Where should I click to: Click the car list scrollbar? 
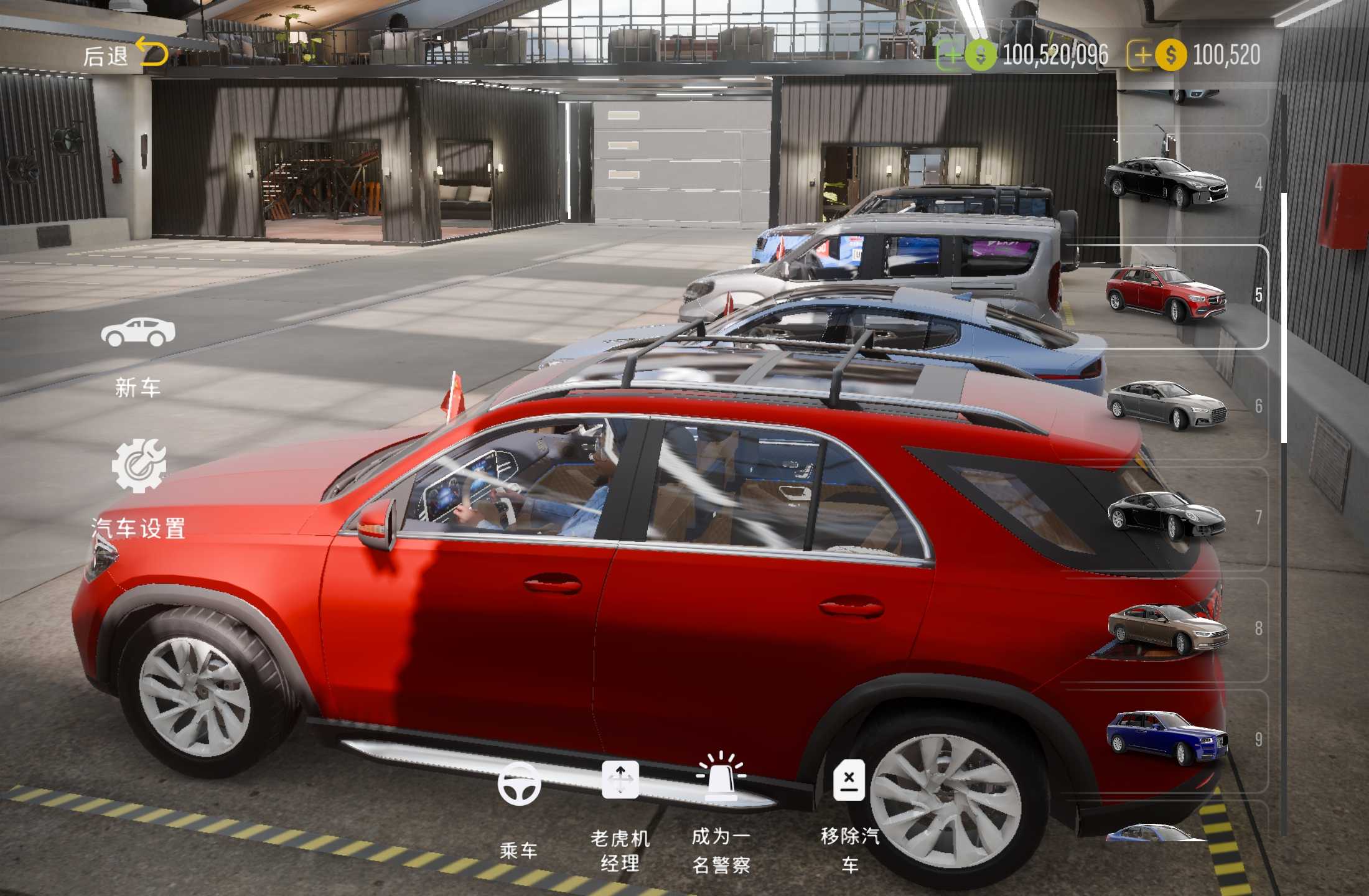coord(1284,317)
